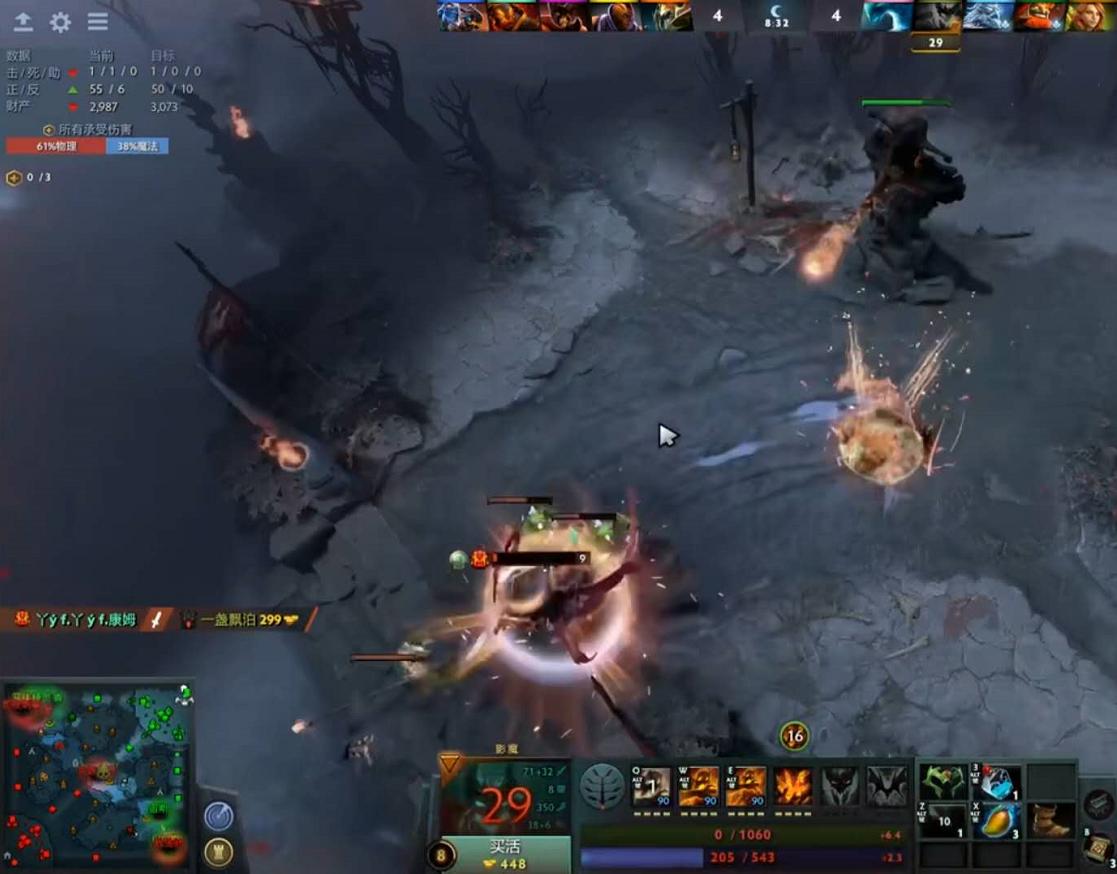This screenshot has height=874, width=1117.
Task: Cast the Shadowraze ability with Q hotkey
Action: click(652, 787)
